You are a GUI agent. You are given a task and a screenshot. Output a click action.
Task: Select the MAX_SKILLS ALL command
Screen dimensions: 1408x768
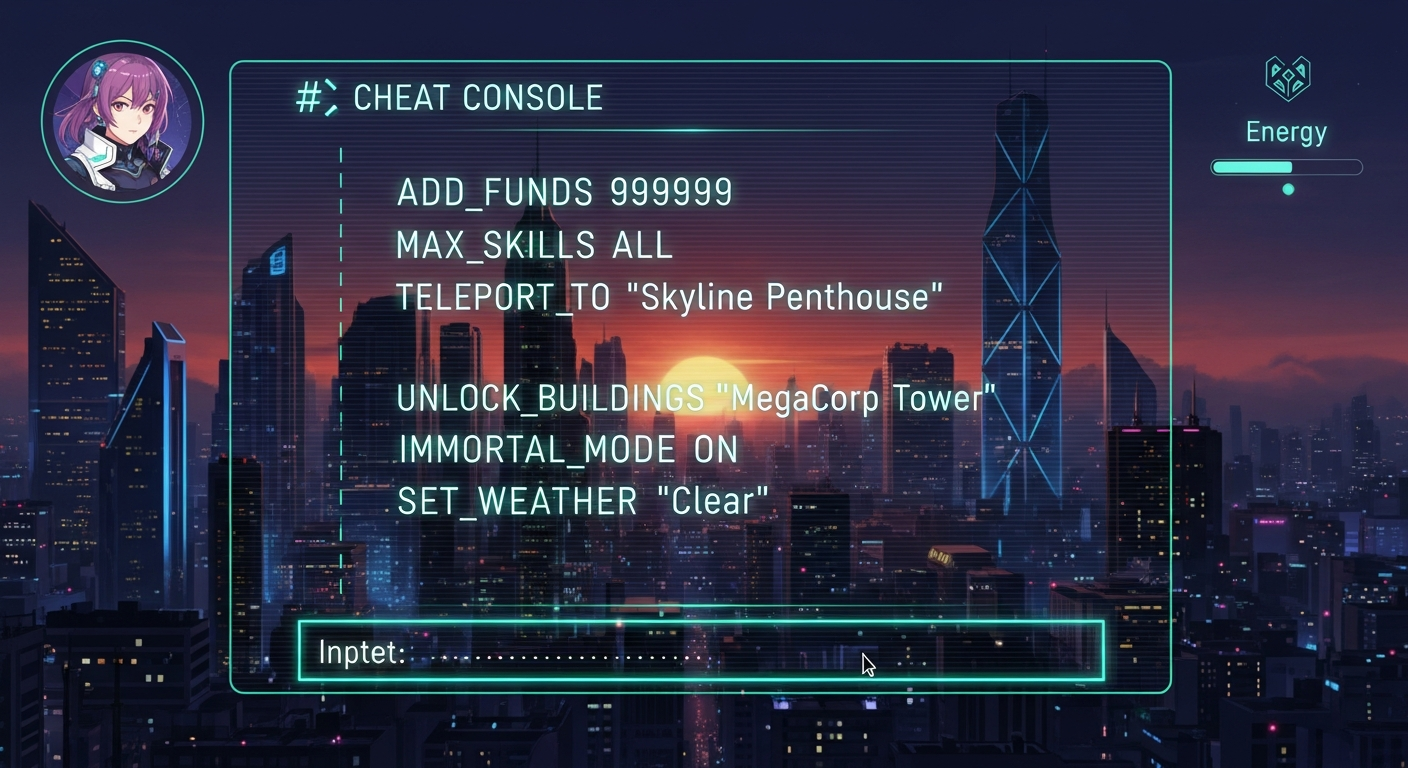click(x=534, y=244)
